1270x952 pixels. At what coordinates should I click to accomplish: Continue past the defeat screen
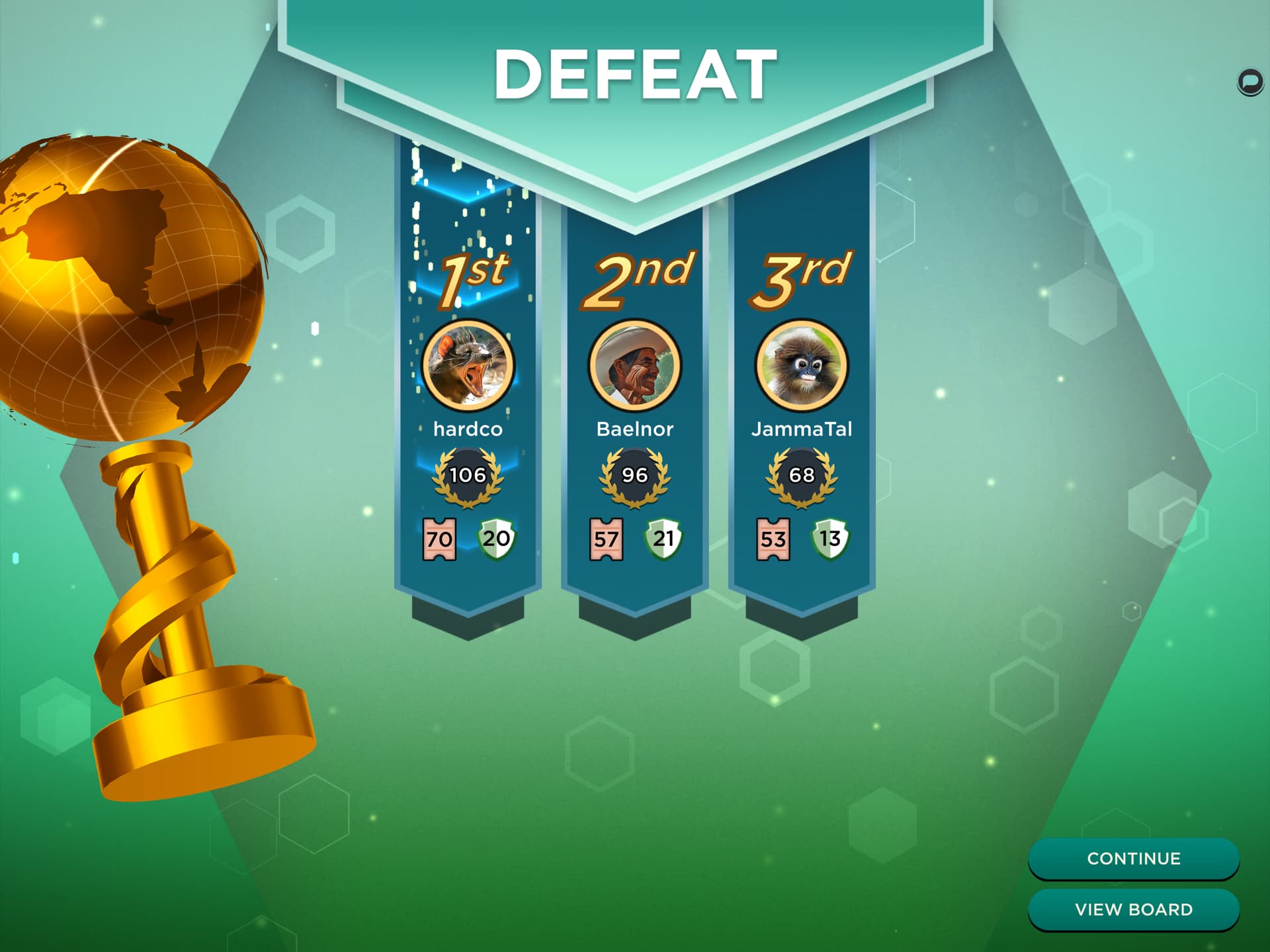pos(1133,858)
